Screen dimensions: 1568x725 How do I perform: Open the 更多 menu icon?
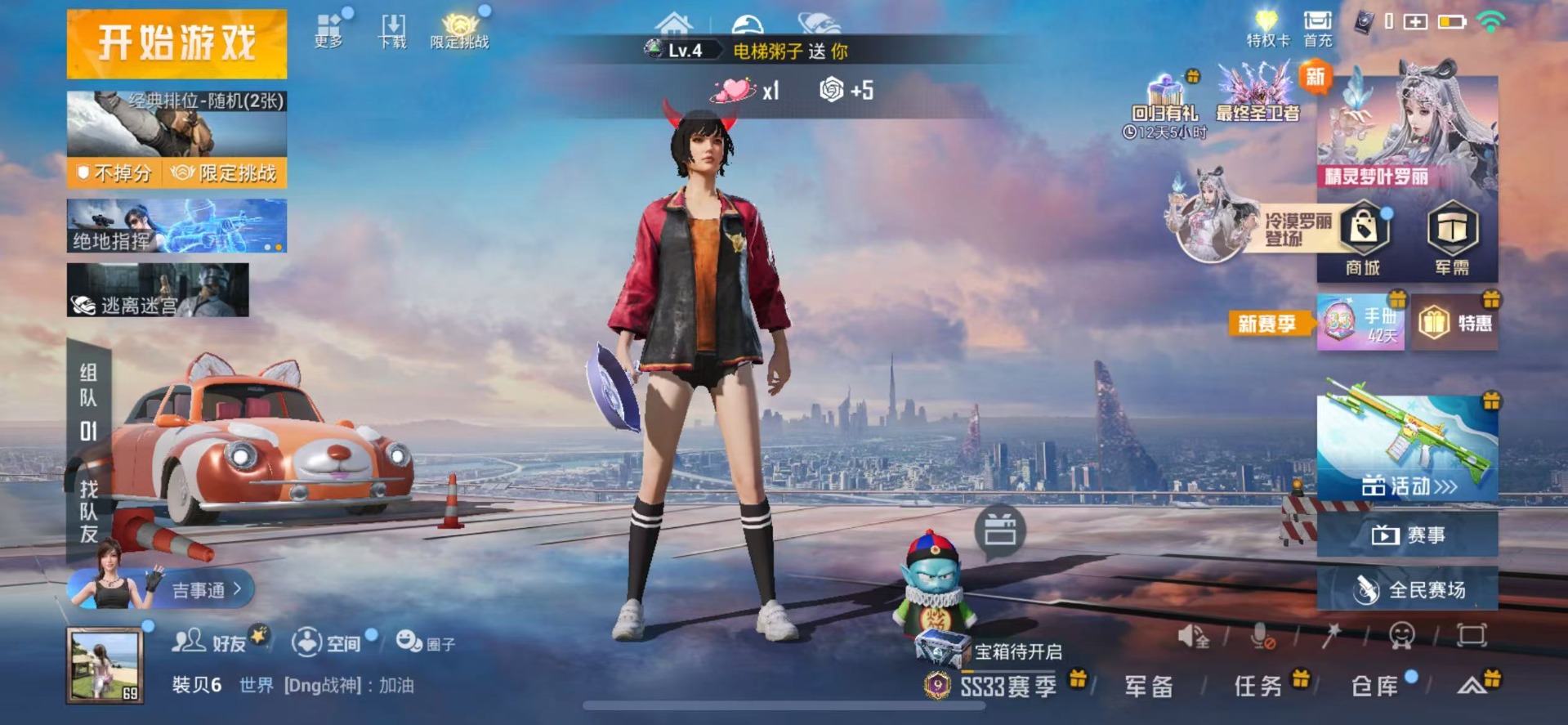pyautogui.click(x=328, y=30)
